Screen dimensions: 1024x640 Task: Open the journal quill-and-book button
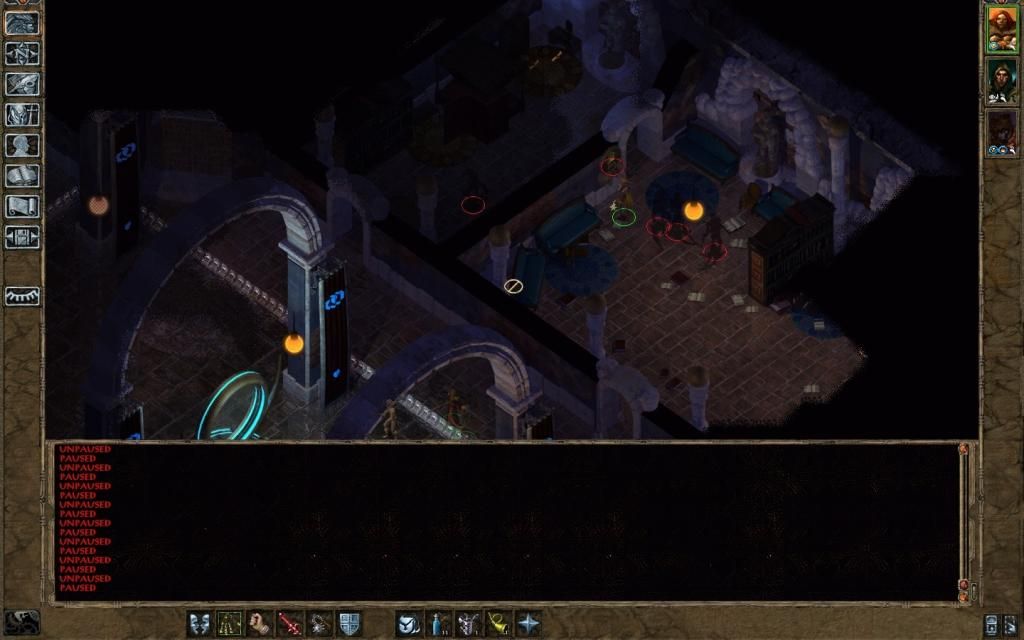click(22, 84)
